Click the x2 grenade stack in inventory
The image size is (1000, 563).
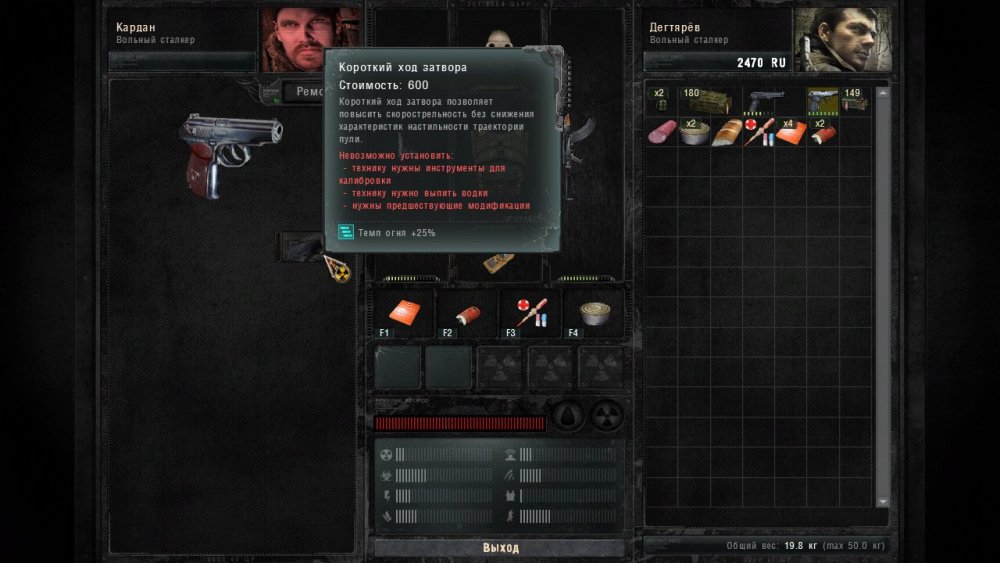[x=661, y=102]
